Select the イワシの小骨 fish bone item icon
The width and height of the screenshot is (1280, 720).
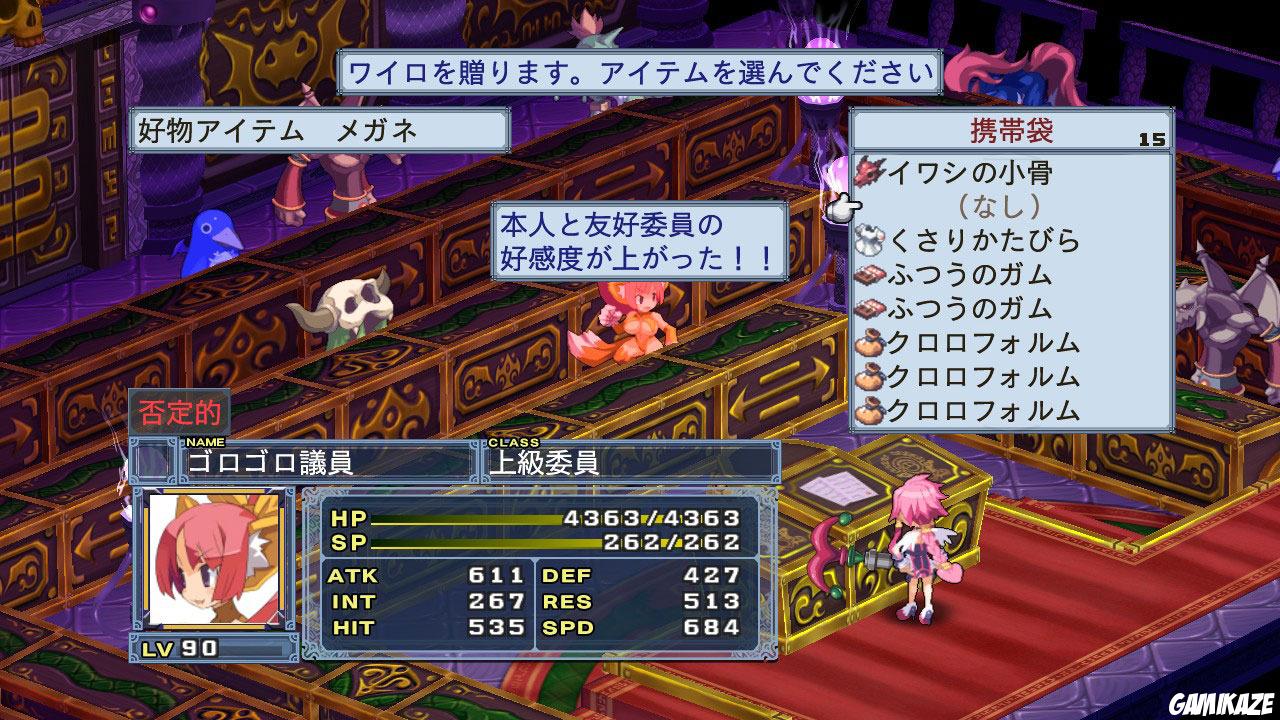tap(869, 173)
